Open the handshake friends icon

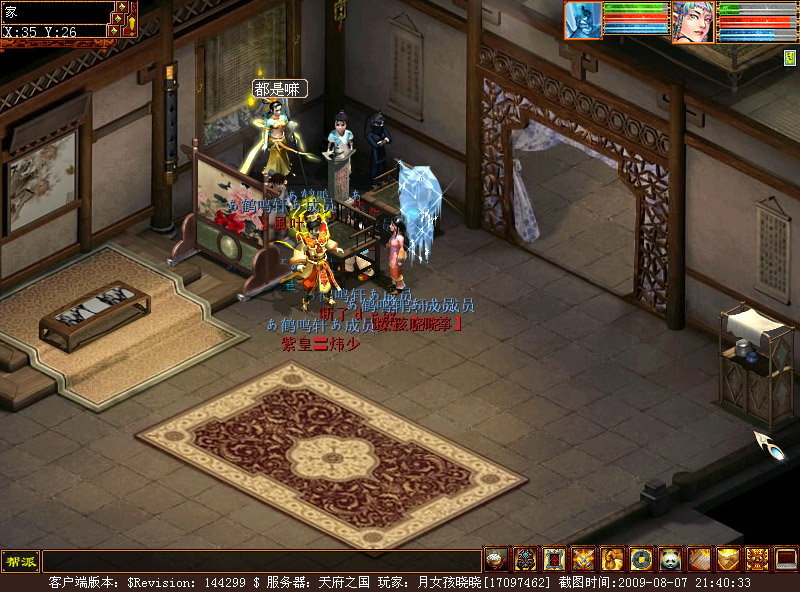(x=728, y=560)
